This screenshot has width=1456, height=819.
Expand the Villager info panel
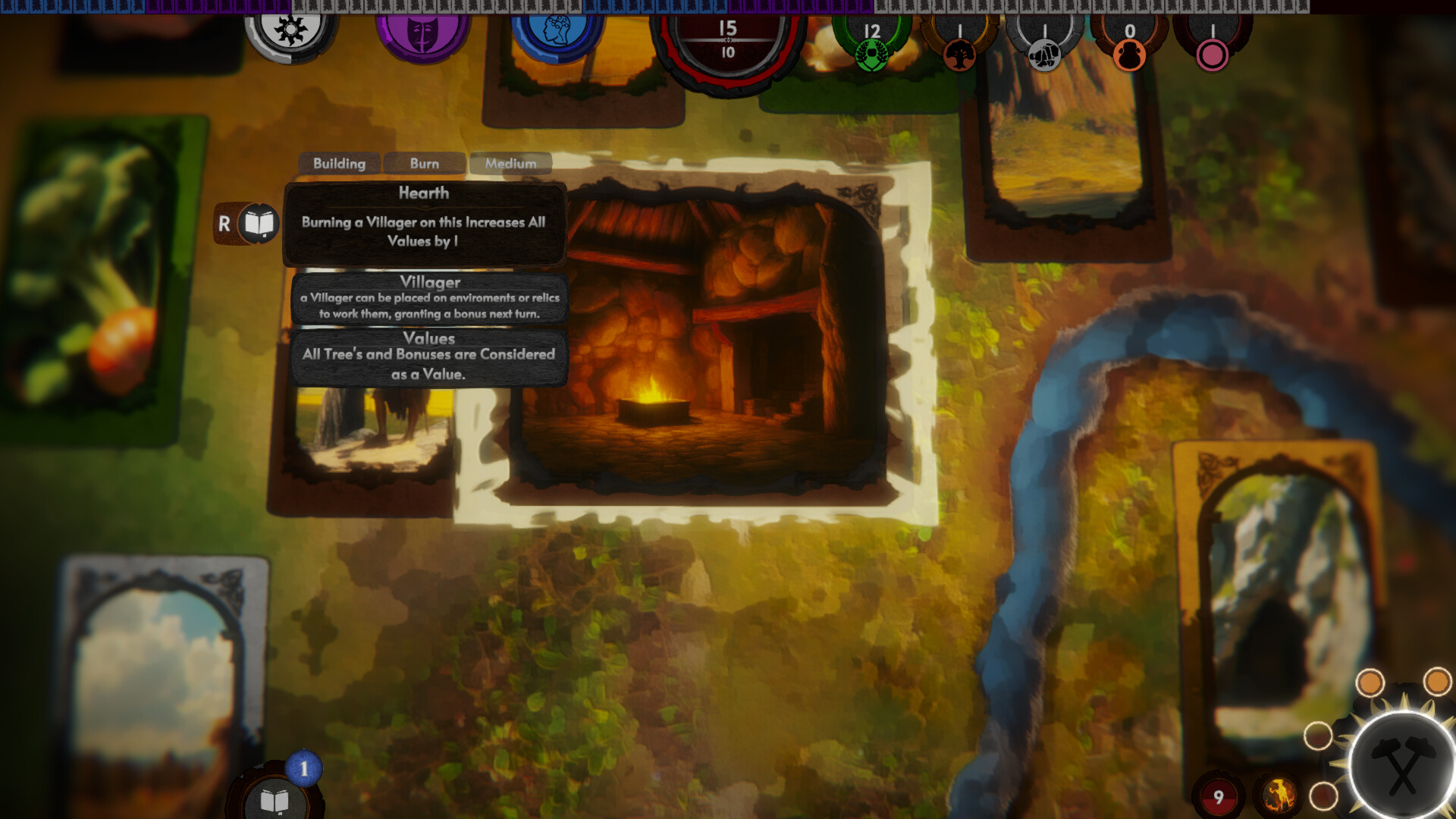click(429, 298)
